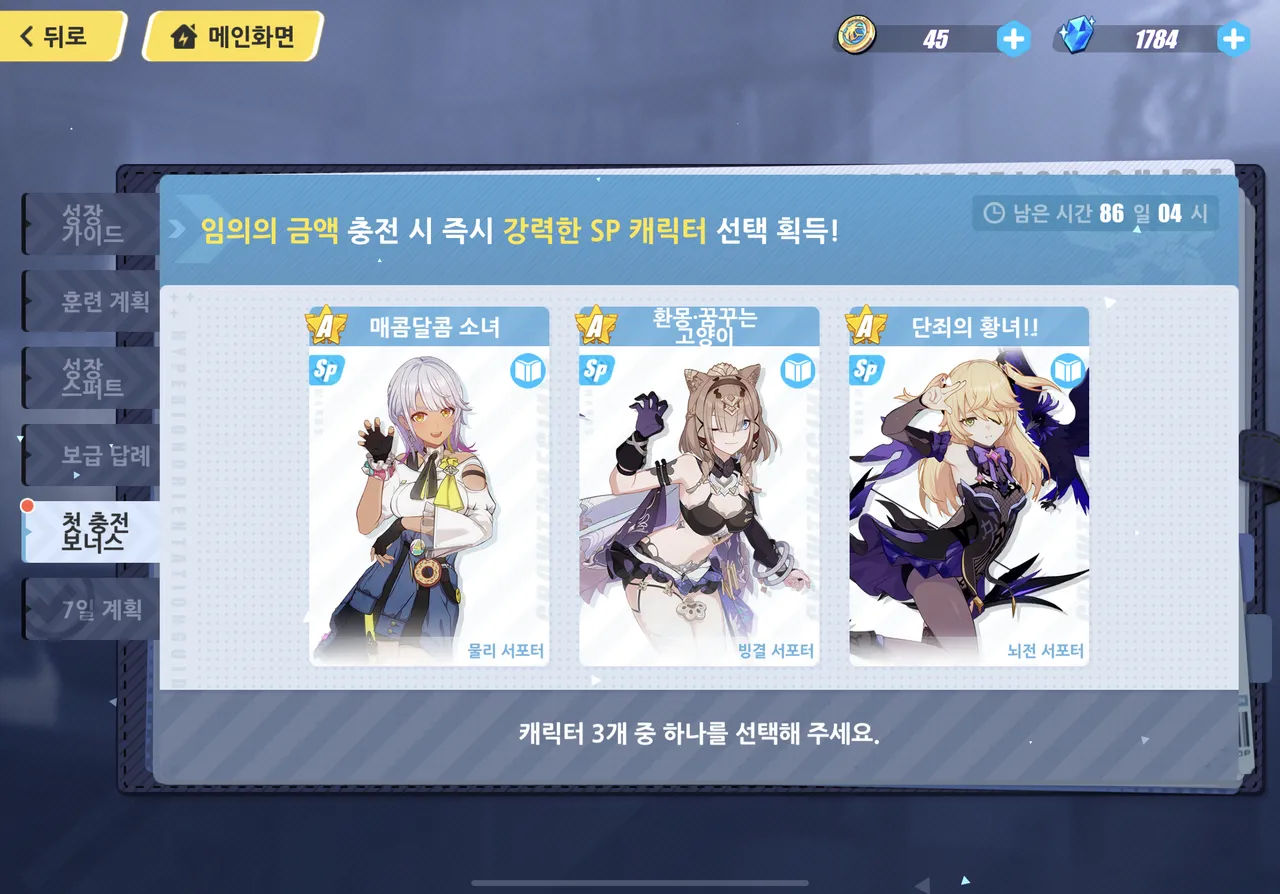Click the SP badge on the first character card
1280x894 pixels.
325,369
